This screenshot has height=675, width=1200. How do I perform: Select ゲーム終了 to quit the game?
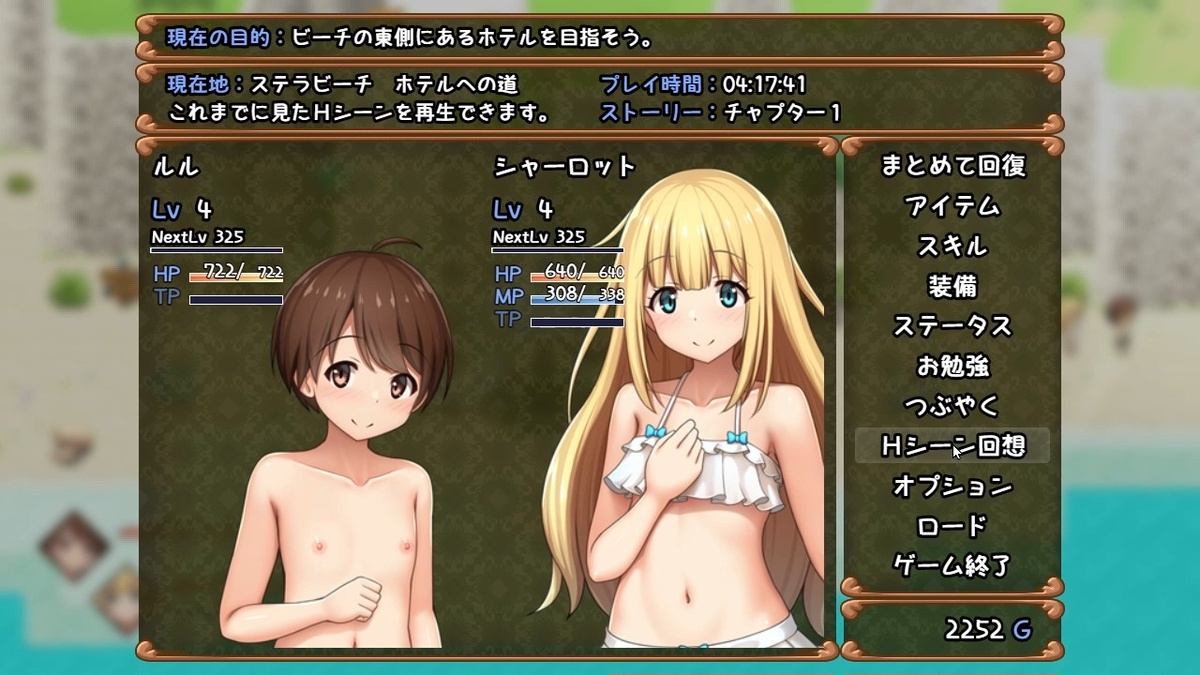952,566
